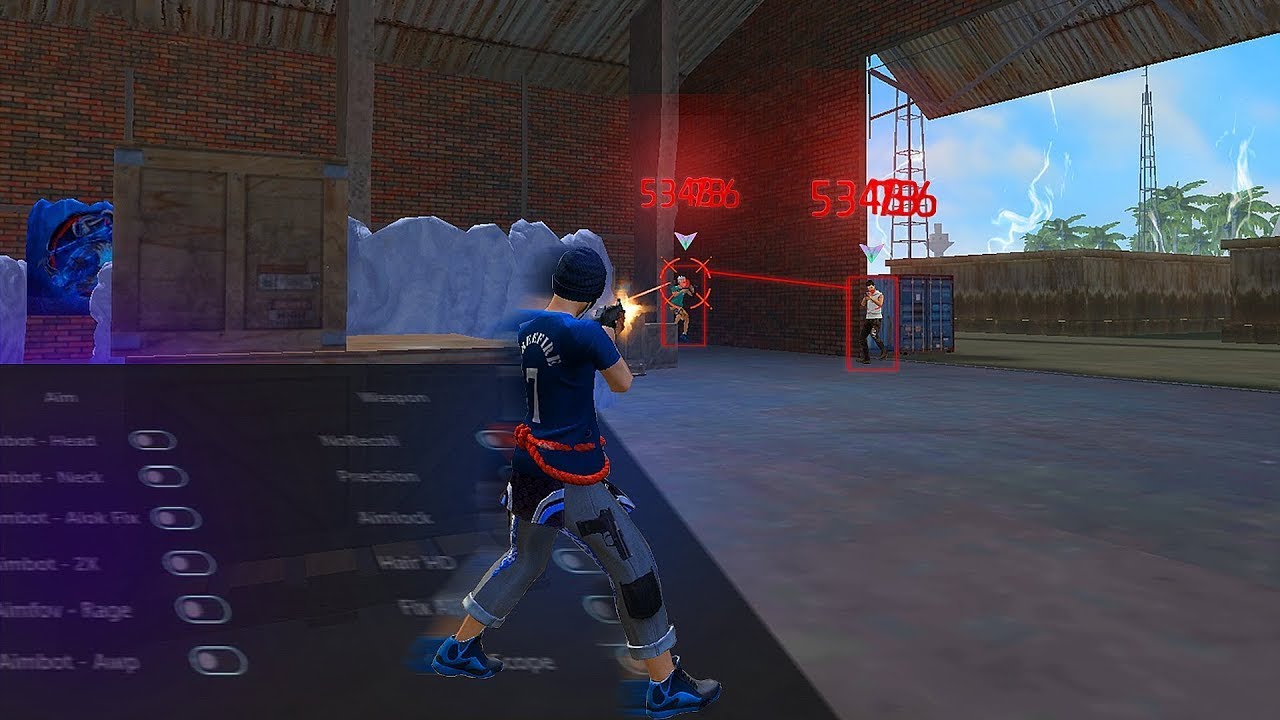Switch on the Aimbot - 2X toggle

tap(189, 563)
